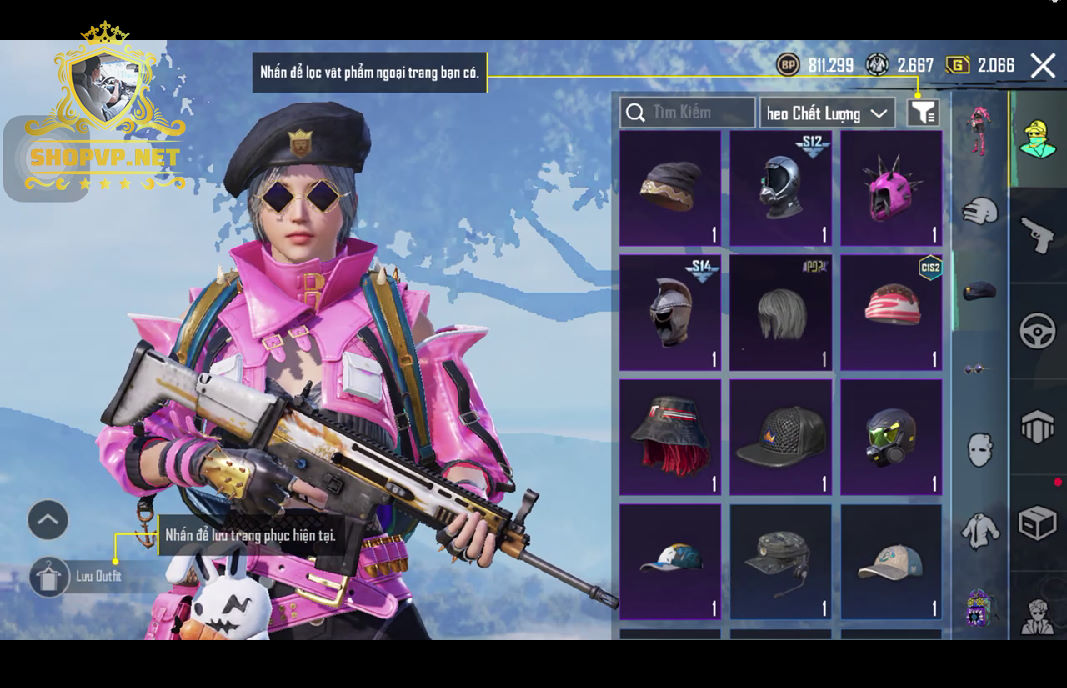
Task: Select the jacket clothing category
Action: (x=980, y=529)
